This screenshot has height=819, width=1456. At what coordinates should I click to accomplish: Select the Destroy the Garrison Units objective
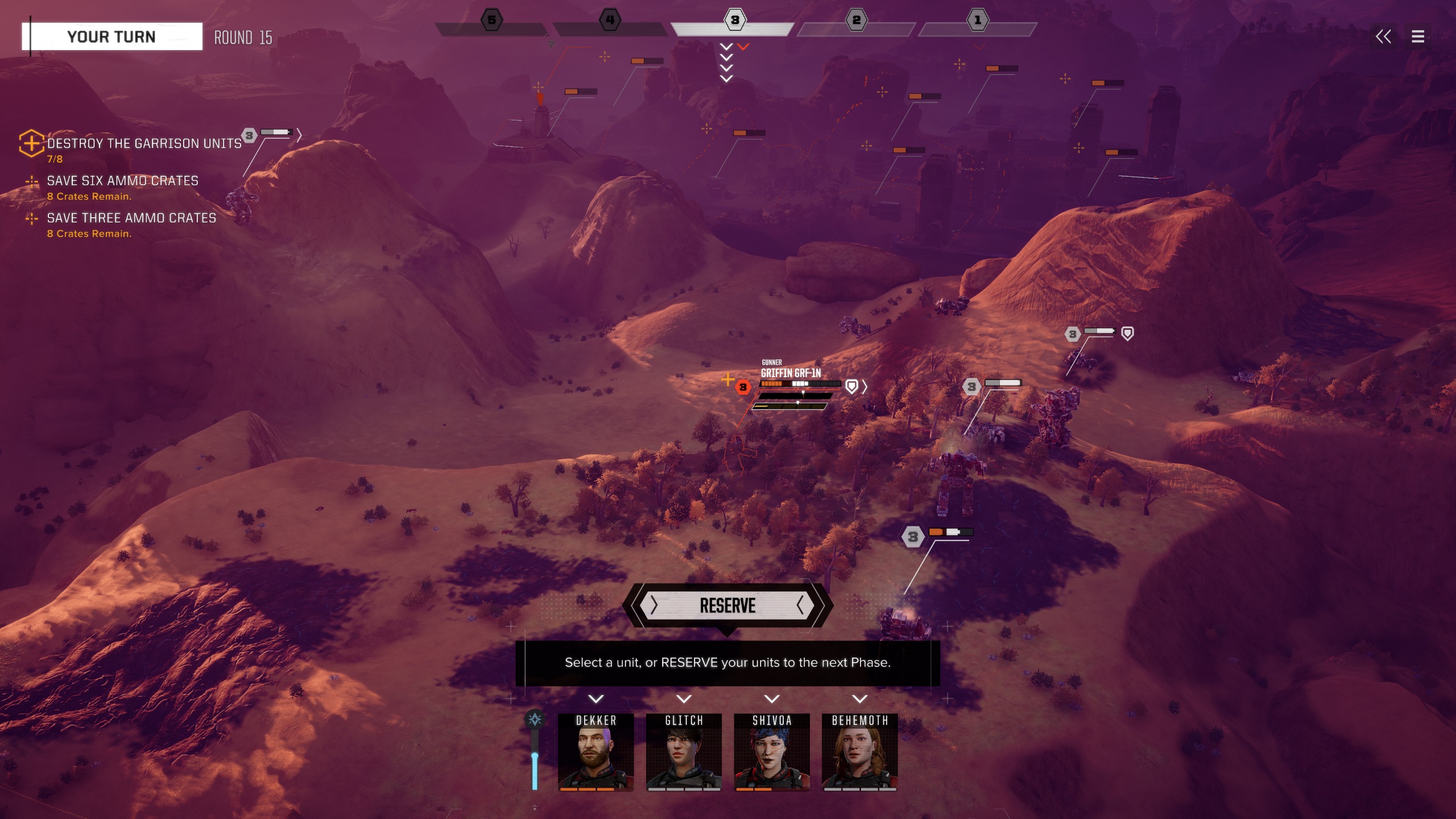144,144
